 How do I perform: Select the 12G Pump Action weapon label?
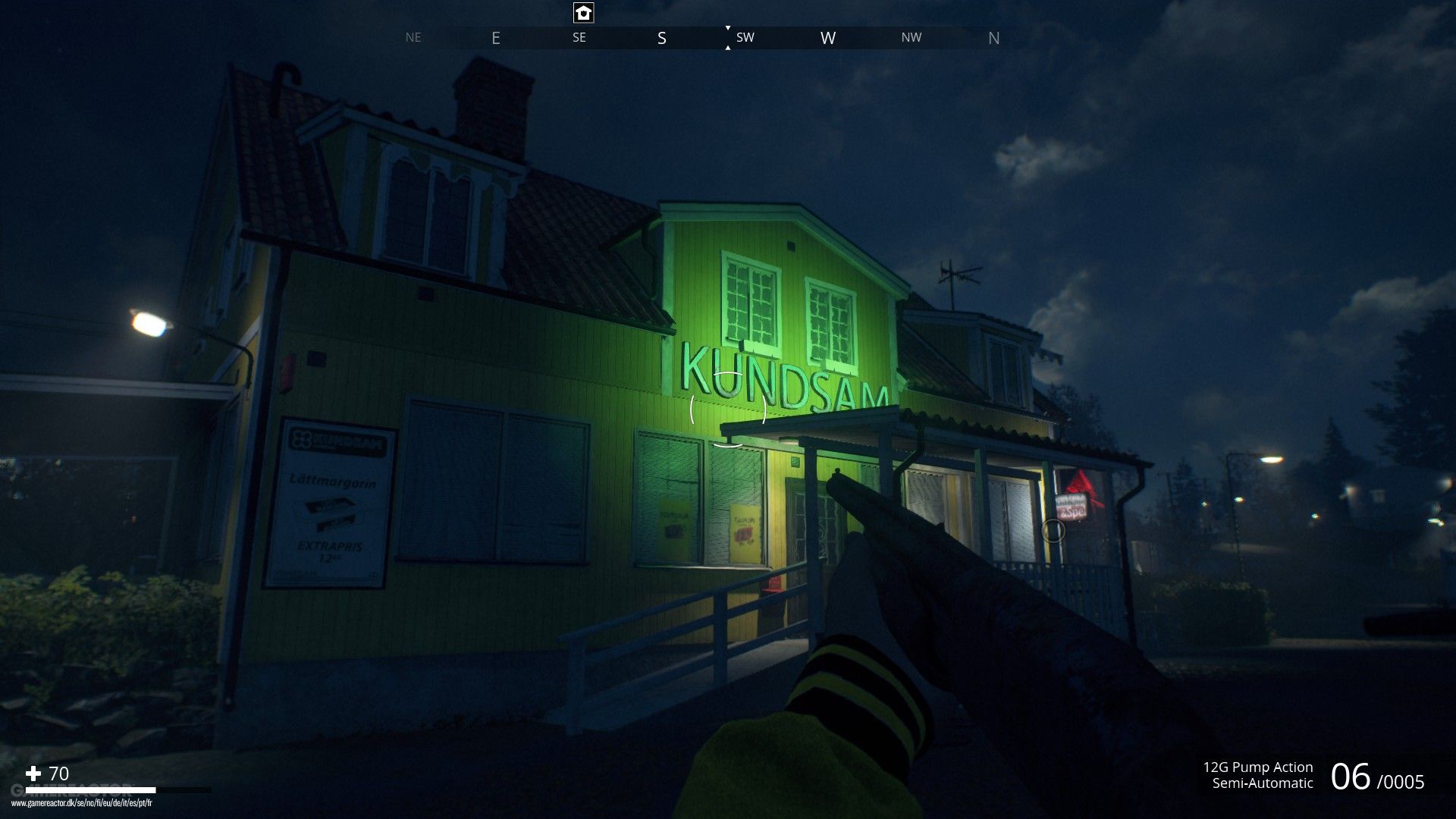pos(1257,767)
